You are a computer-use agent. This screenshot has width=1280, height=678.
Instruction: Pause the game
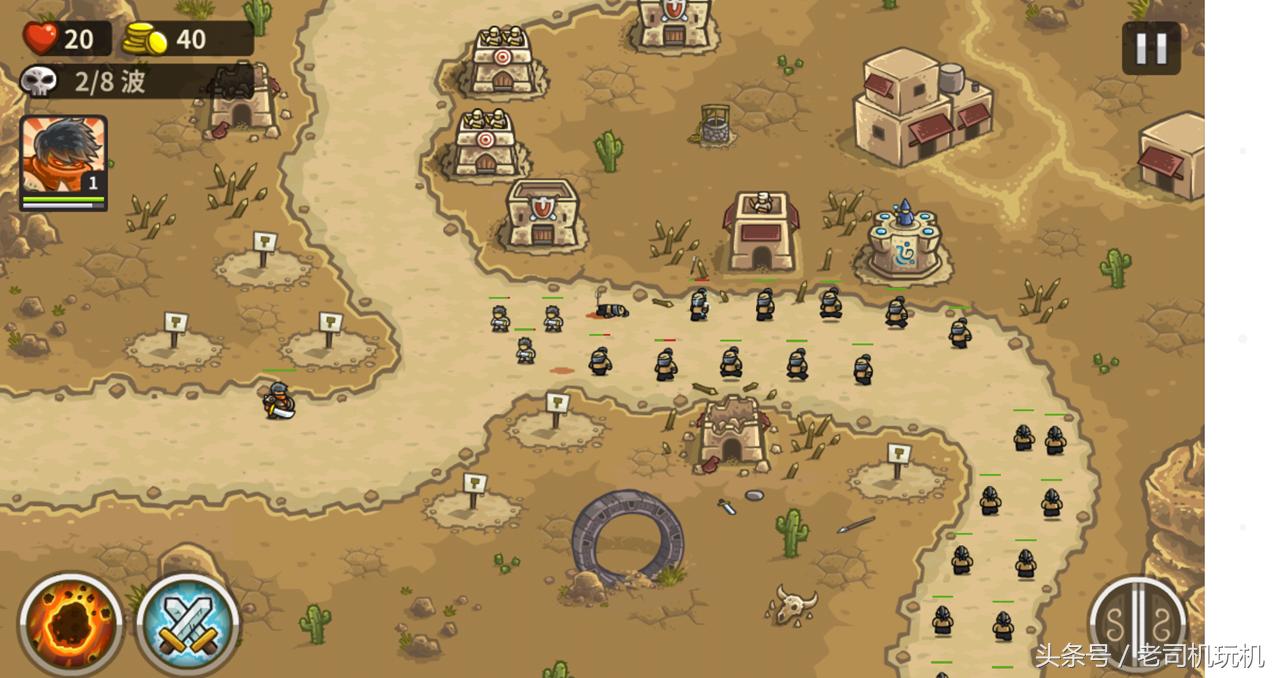[1150, 48]
